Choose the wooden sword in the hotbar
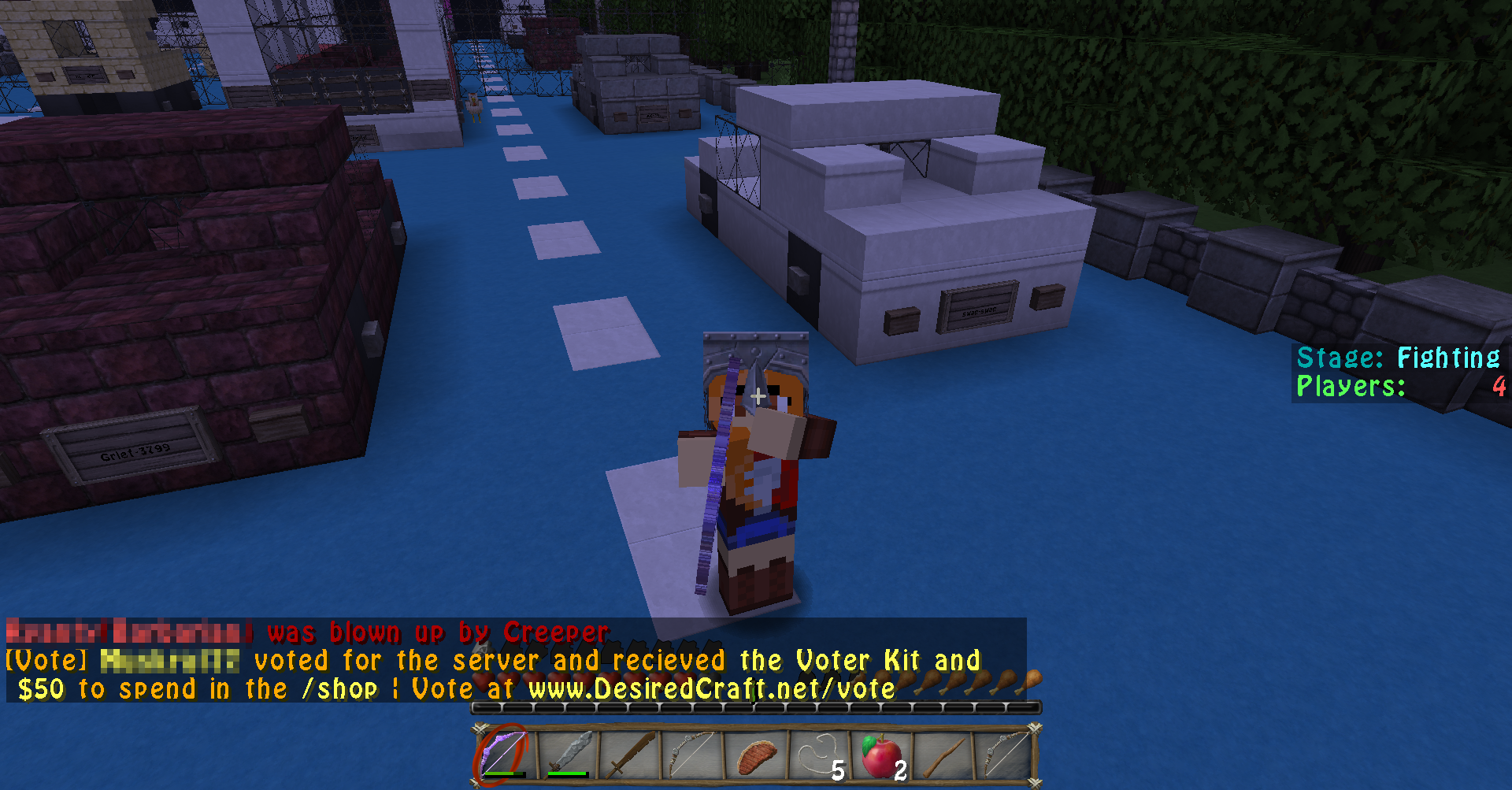The width and height of the screenshot is (1512, 790). coord(630,754)
